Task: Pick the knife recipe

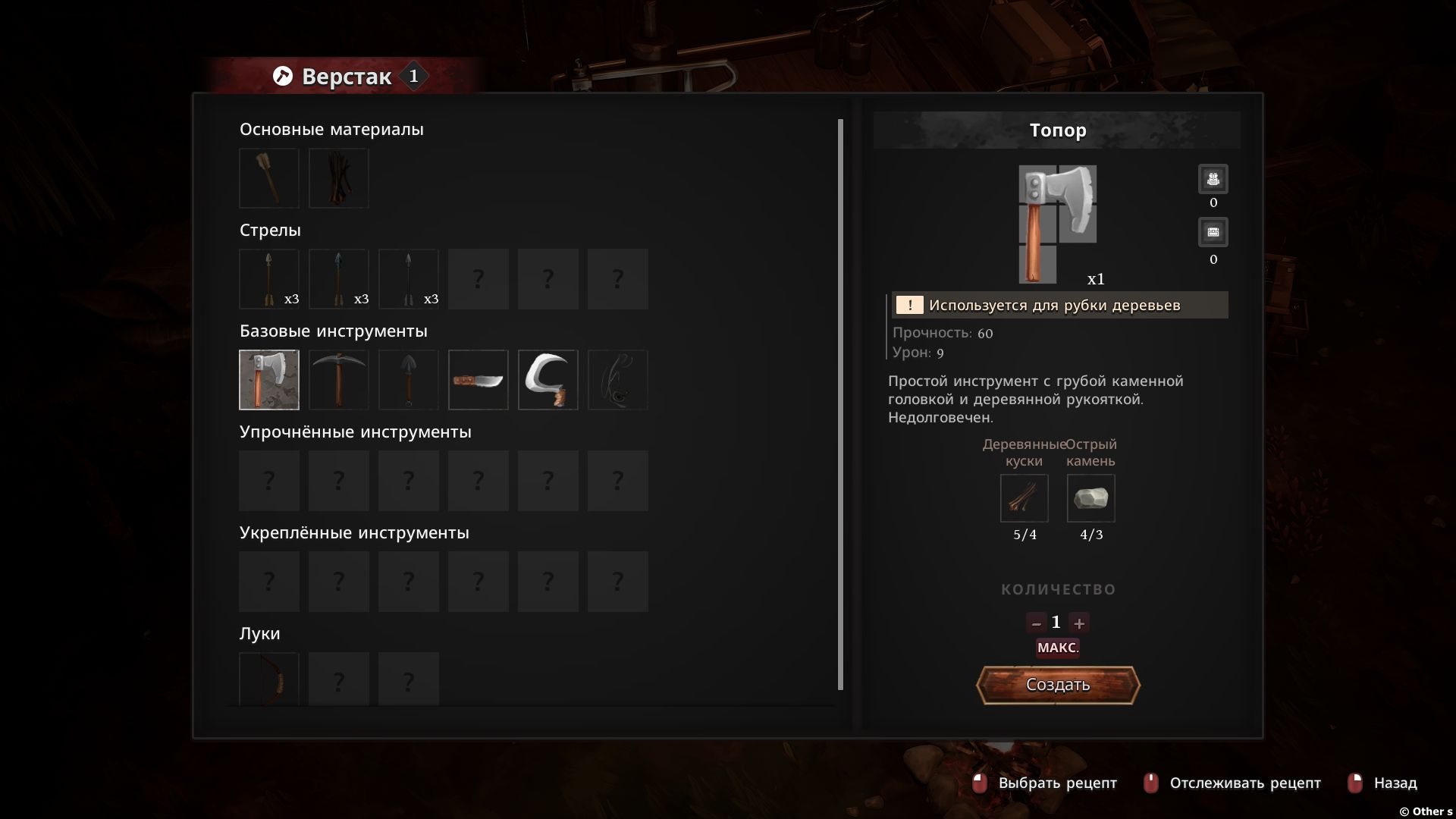Action: pos(479,380)
